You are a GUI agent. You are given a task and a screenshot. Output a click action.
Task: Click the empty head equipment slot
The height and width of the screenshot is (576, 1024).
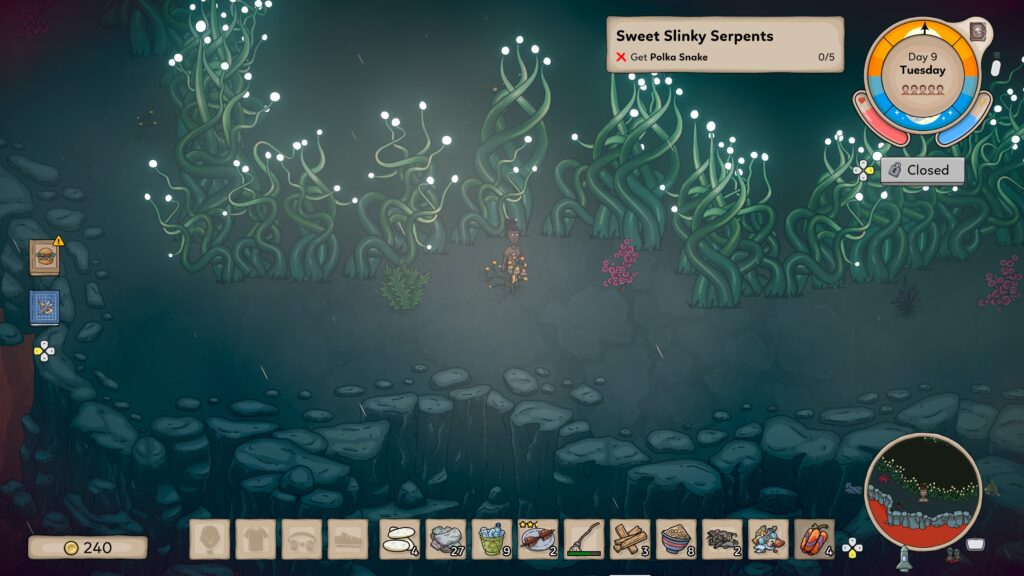209,539
